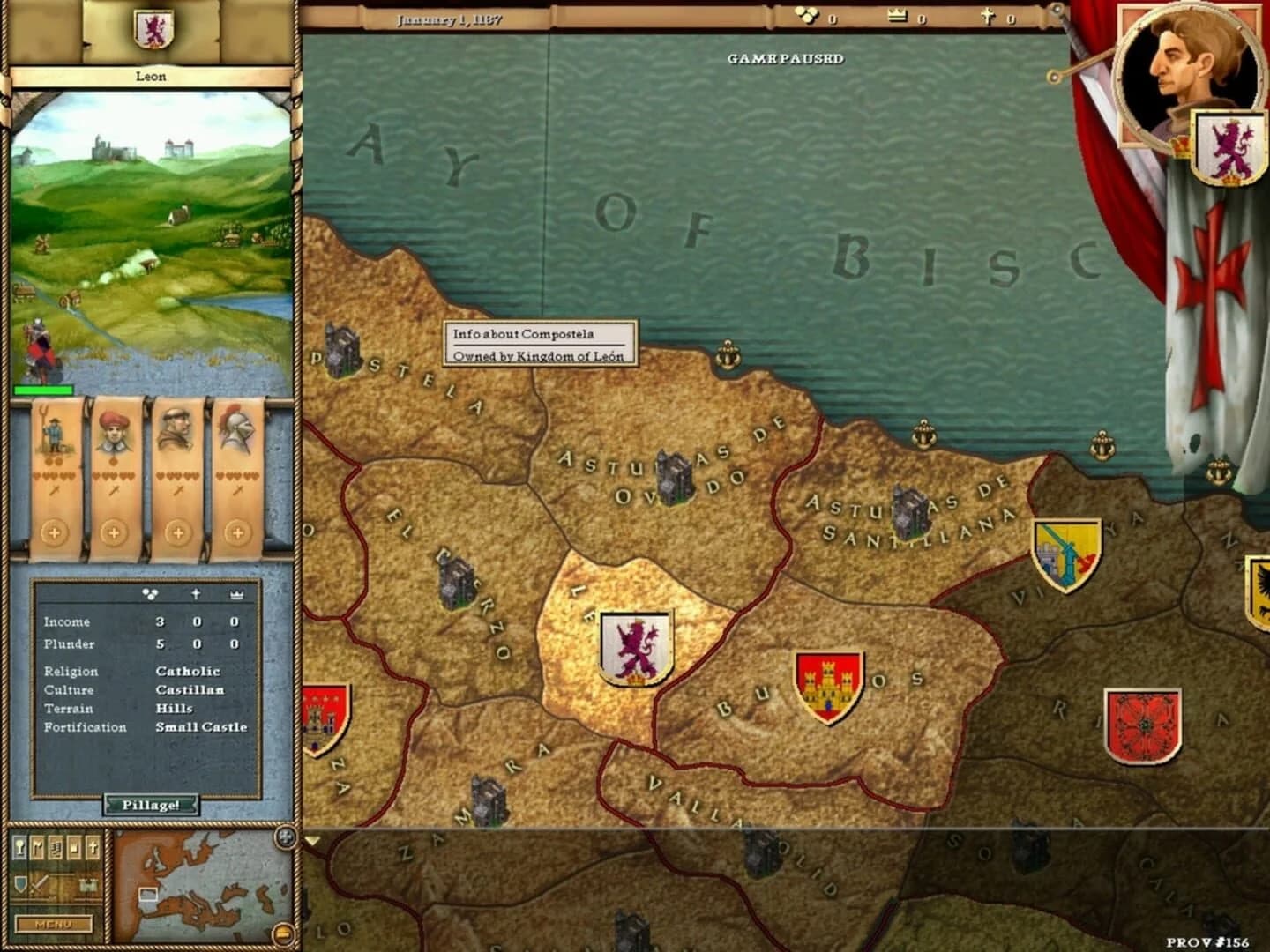Click the religion cross map mode icon
Image resolution: width=1270 pixels, height=952 pixels.
point(93,846)
